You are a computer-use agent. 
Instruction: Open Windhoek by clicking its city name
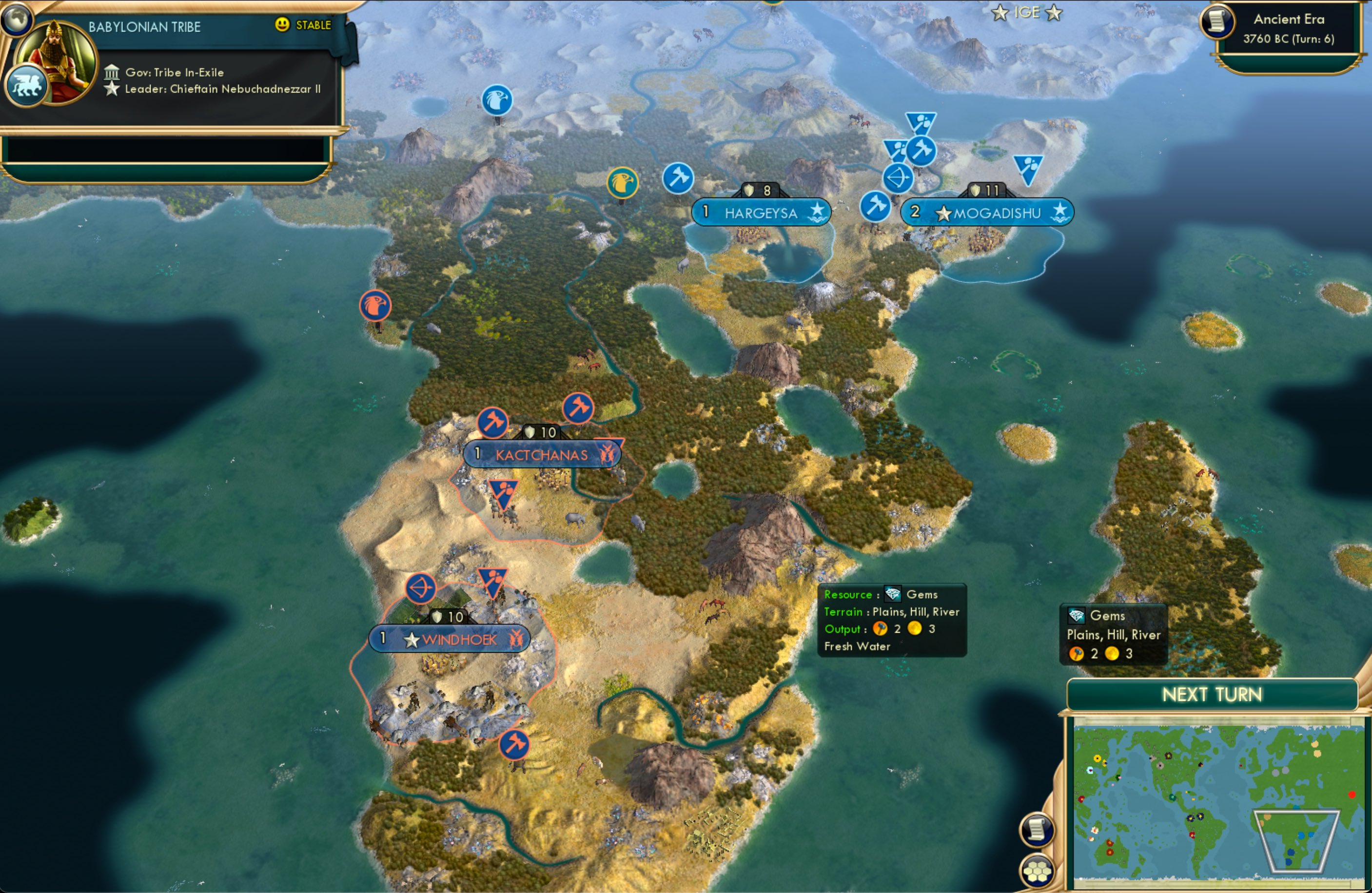458,639
